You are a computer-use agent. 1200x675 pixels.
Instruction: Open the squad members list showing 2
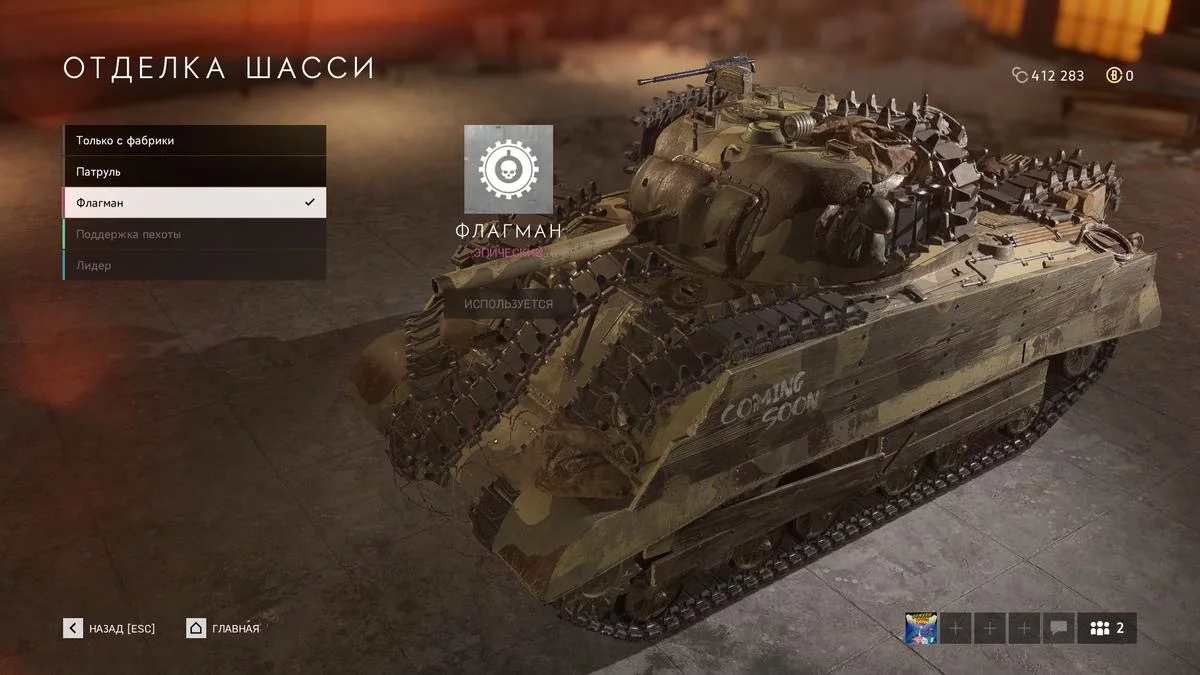pyautogui.click(x=1107, y=628)
